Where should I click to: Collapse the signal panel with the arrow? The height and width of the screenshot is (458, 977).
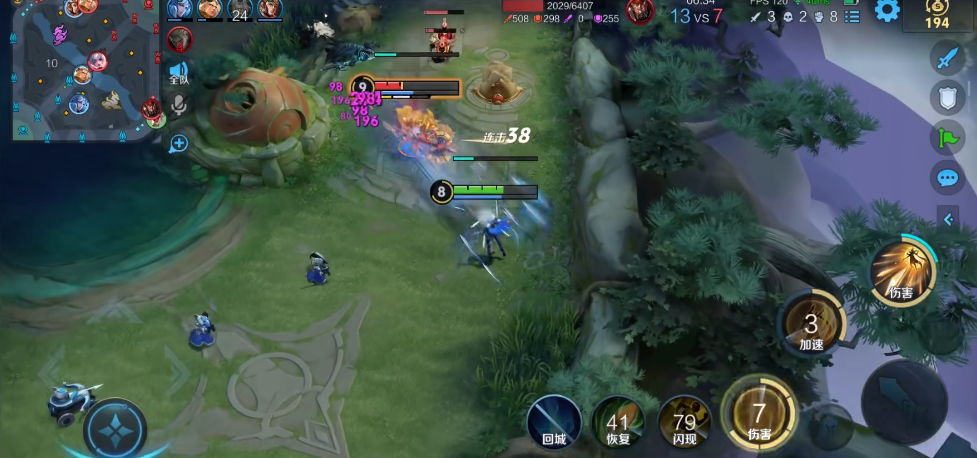tap(948, 219)
